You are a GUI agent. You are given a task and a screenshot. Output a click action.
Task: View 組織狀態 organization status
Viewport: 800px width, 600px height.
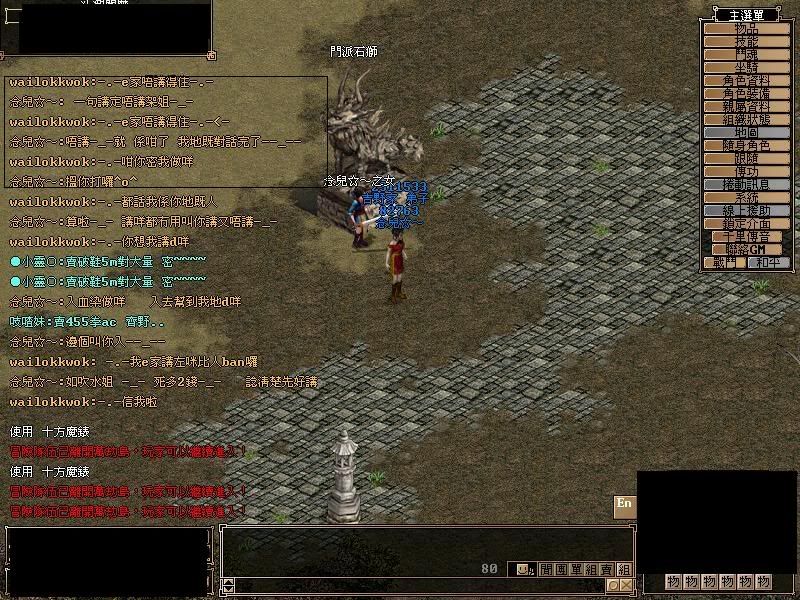pos(747,119)
